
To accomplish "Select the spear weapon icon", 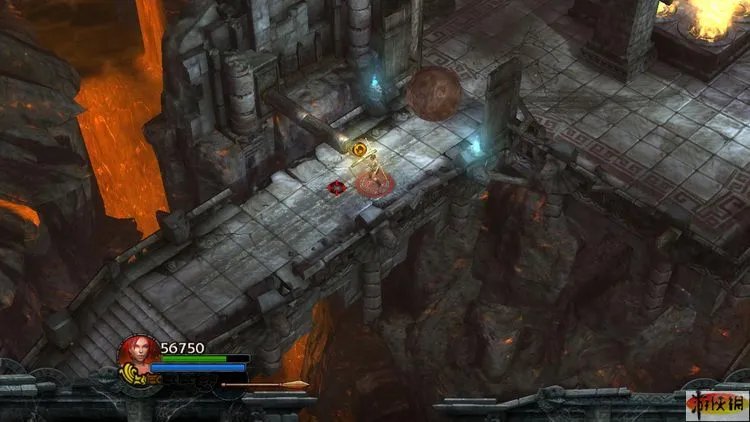I will 264,384.
